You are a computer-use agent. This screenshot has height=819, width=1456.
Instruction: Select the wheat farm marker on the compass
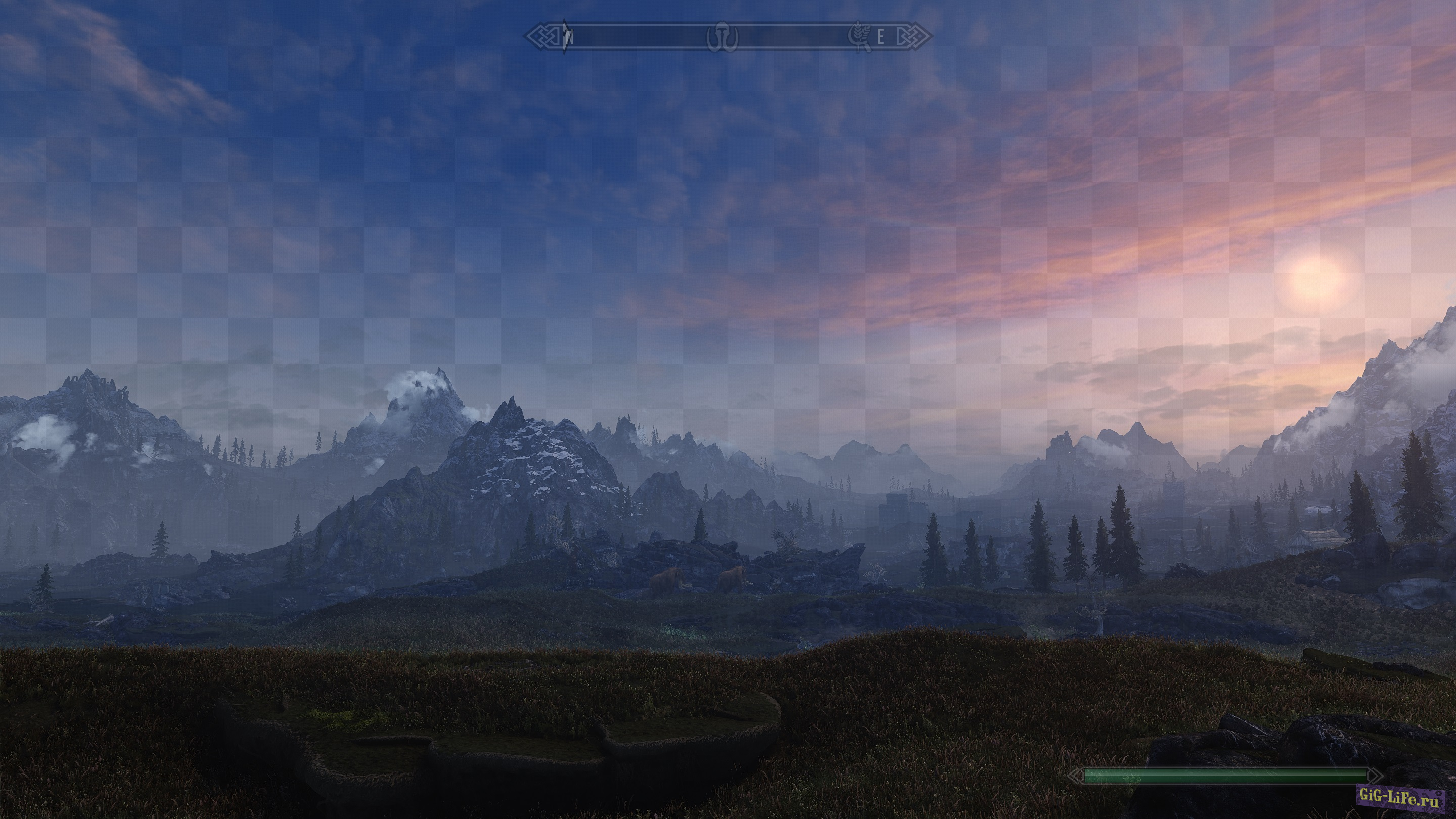[860, 37]
